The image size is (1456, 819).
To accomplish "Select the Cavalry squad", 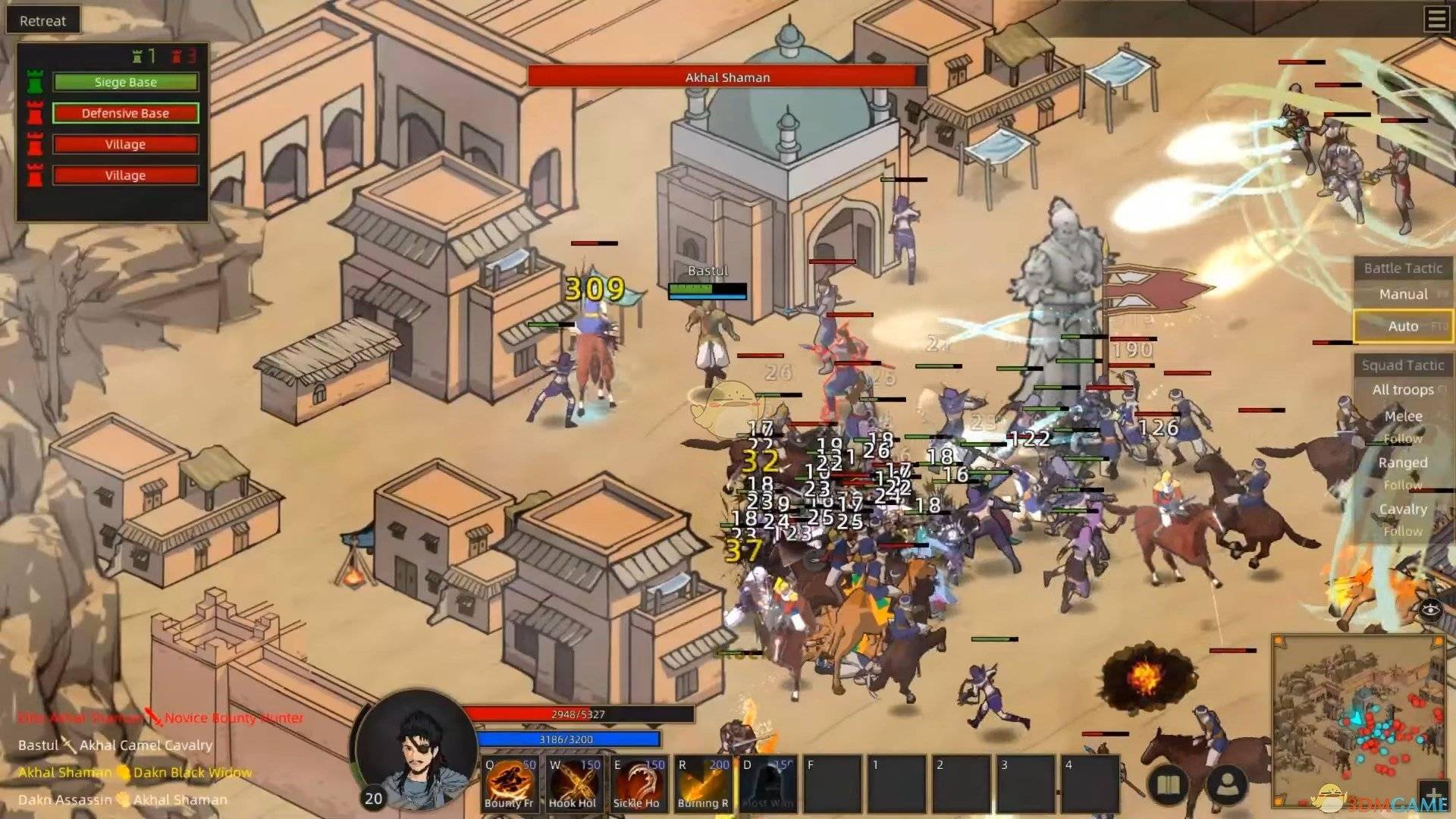I will pos(1402,509).
